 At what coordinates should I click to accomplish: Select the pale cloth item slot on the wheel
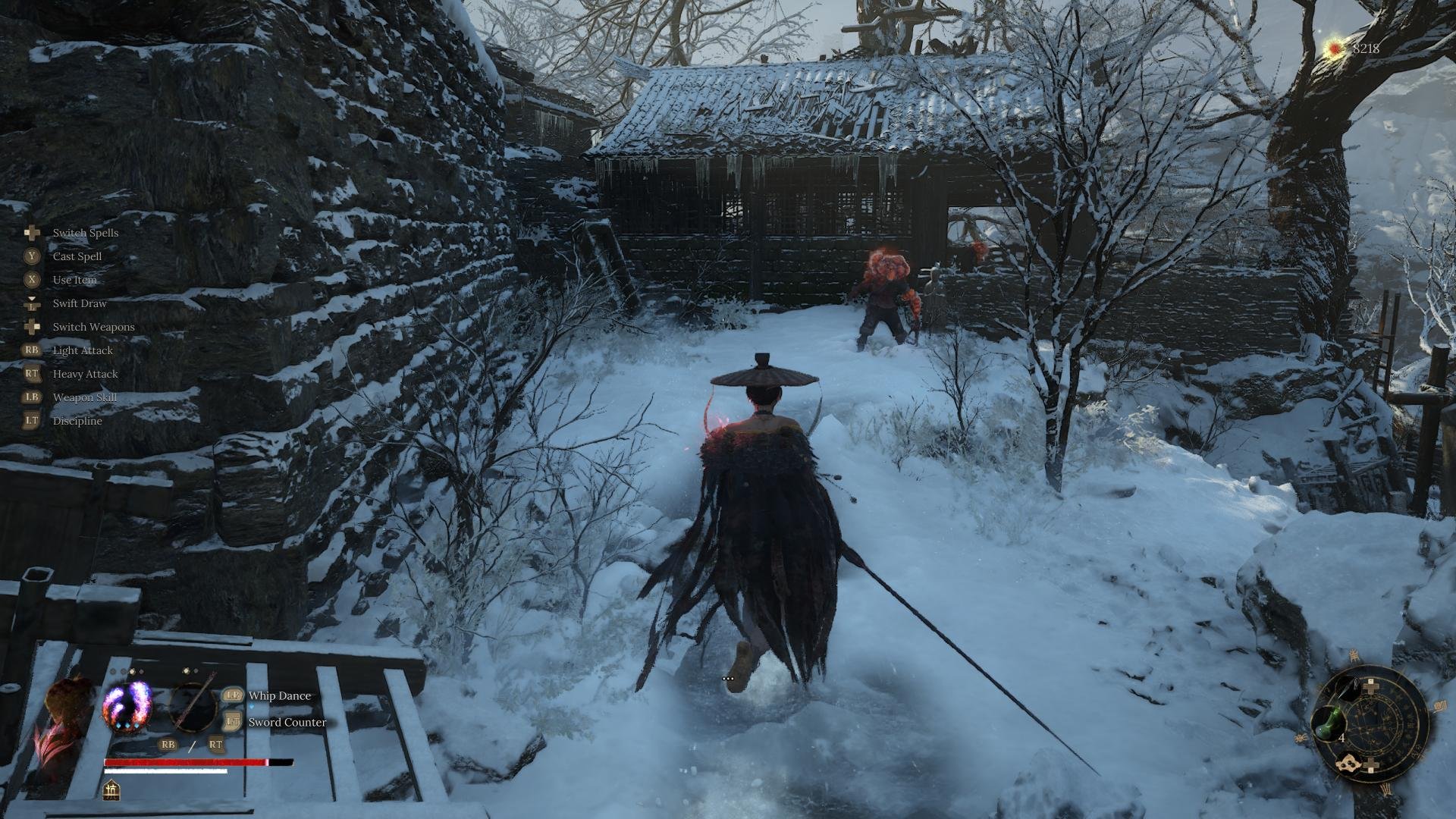1349,764
